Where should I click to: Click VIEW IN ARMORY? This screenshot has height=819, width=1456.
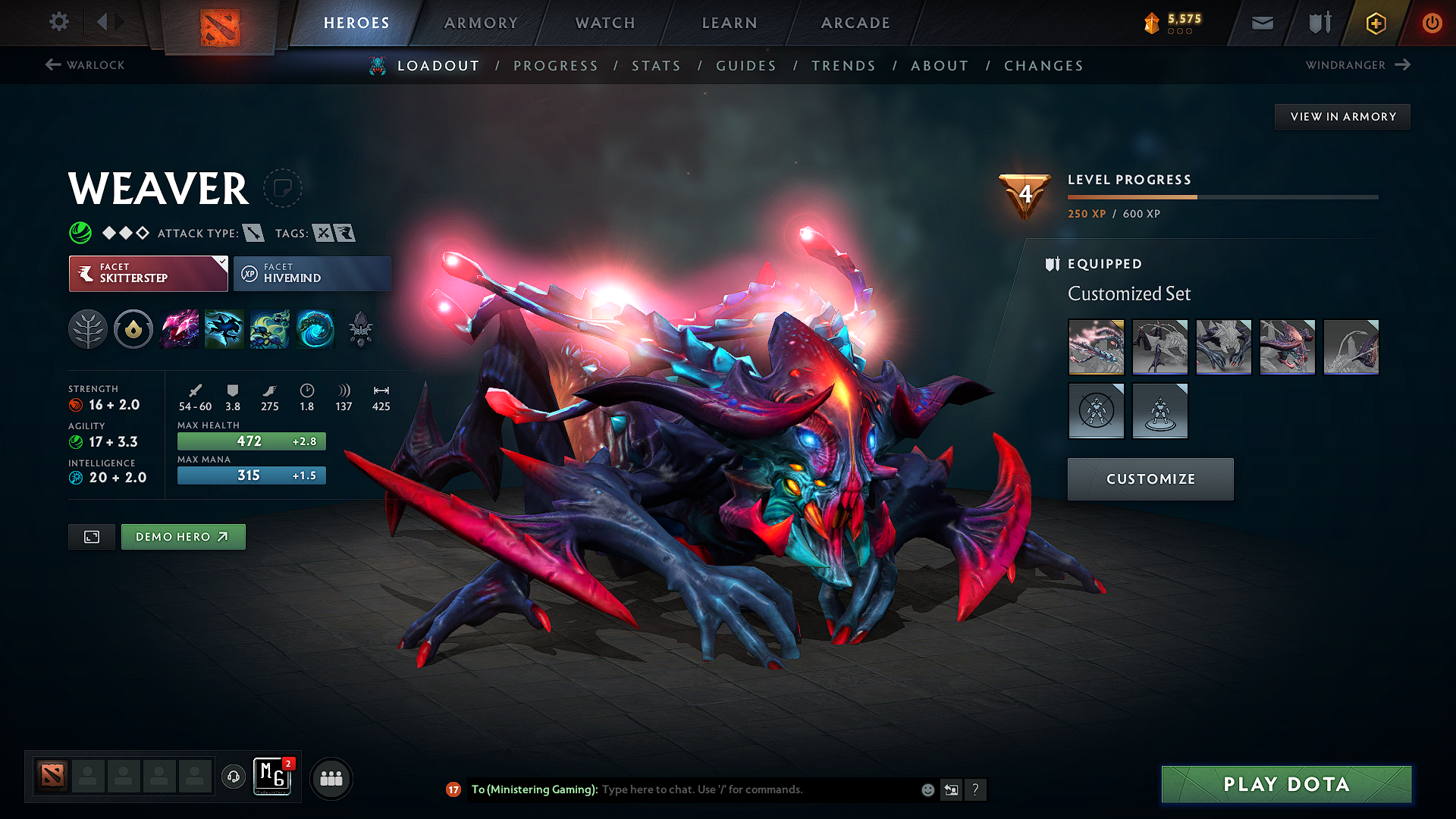coord(1342,116)
